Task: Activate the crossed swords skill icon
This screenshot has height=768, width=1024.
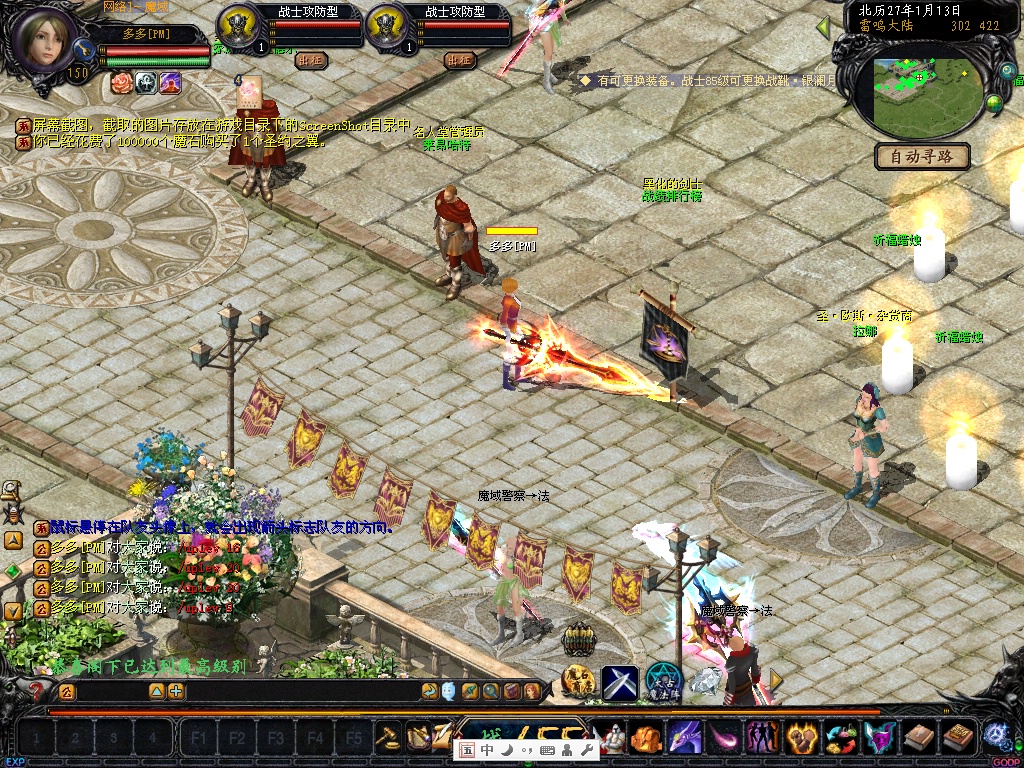Action: tap(619, 682)
